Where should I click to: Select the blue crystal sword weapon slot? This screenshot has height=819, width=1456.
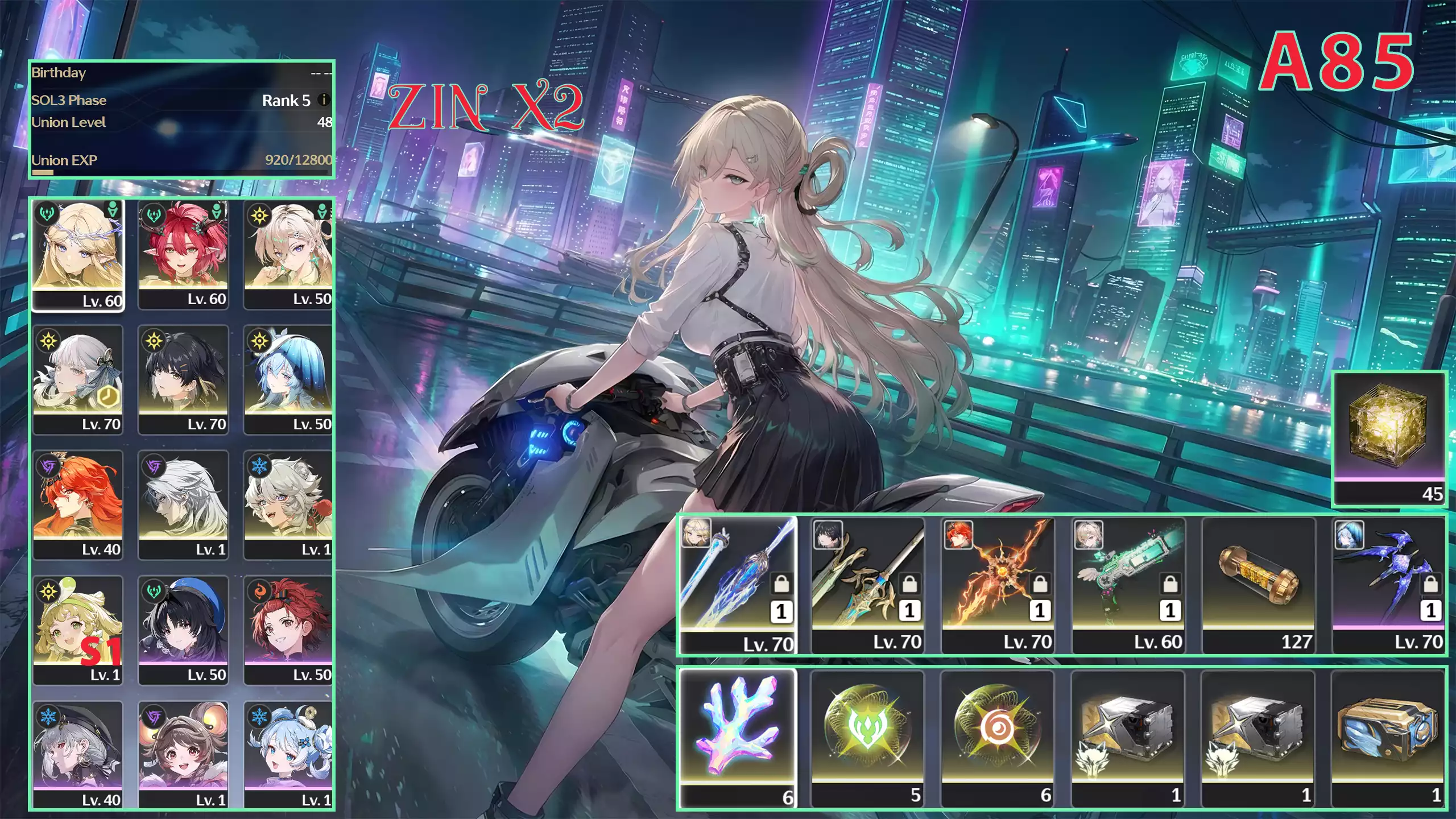coord(738,585)
